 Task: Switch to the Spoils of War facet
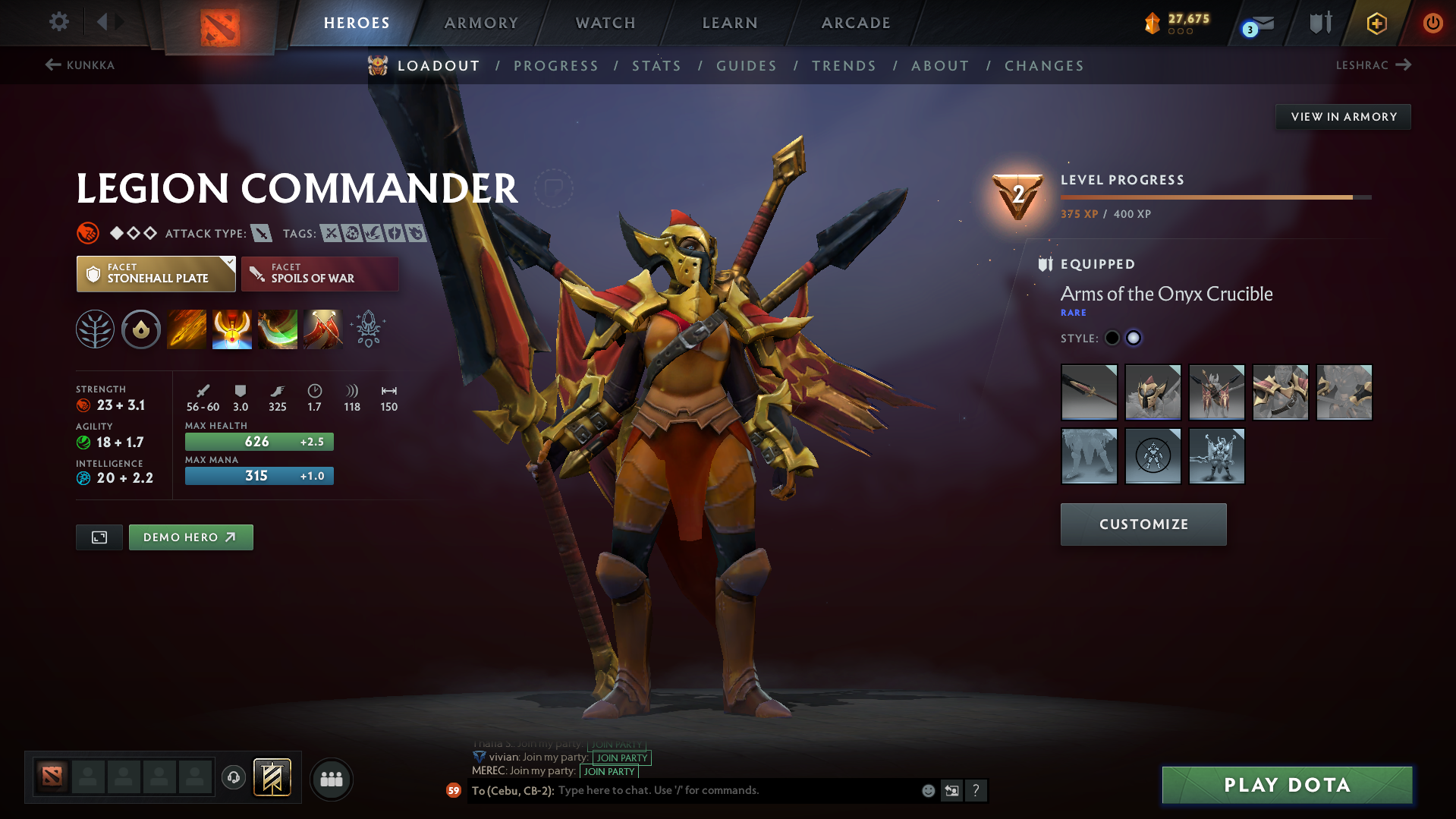[319, 273]
